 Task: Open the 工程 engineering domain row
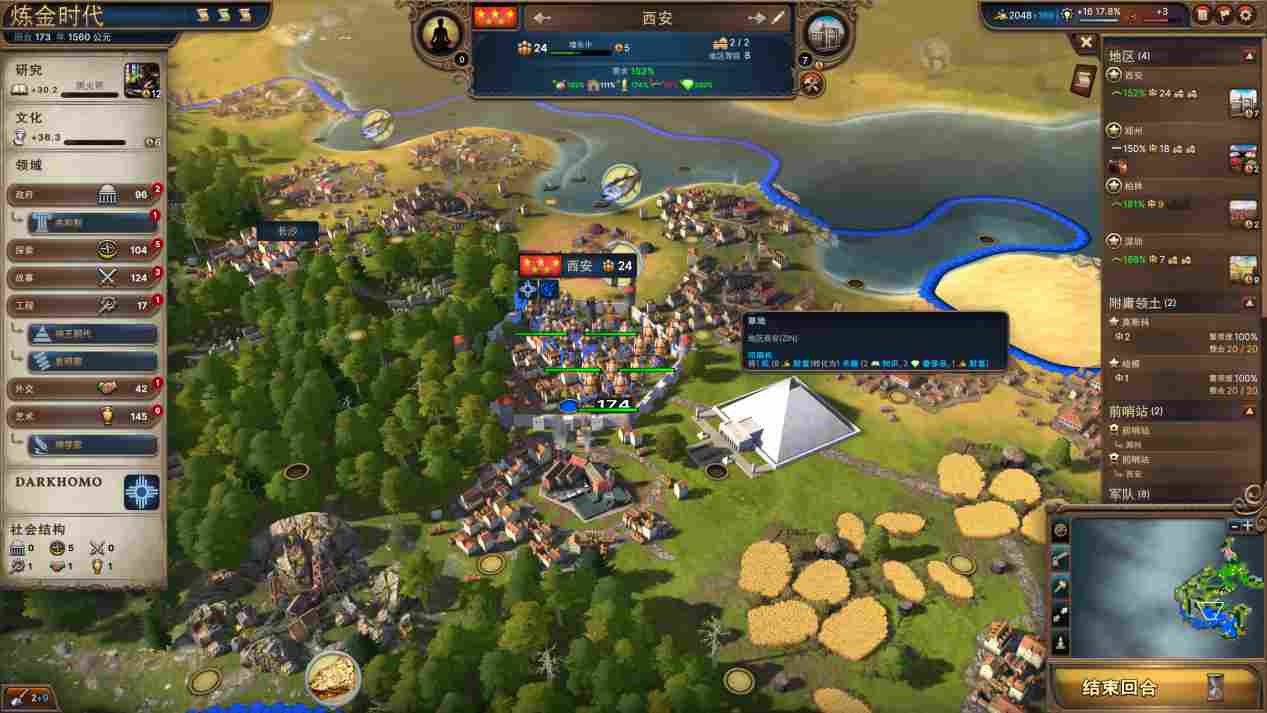coord(82,305)
